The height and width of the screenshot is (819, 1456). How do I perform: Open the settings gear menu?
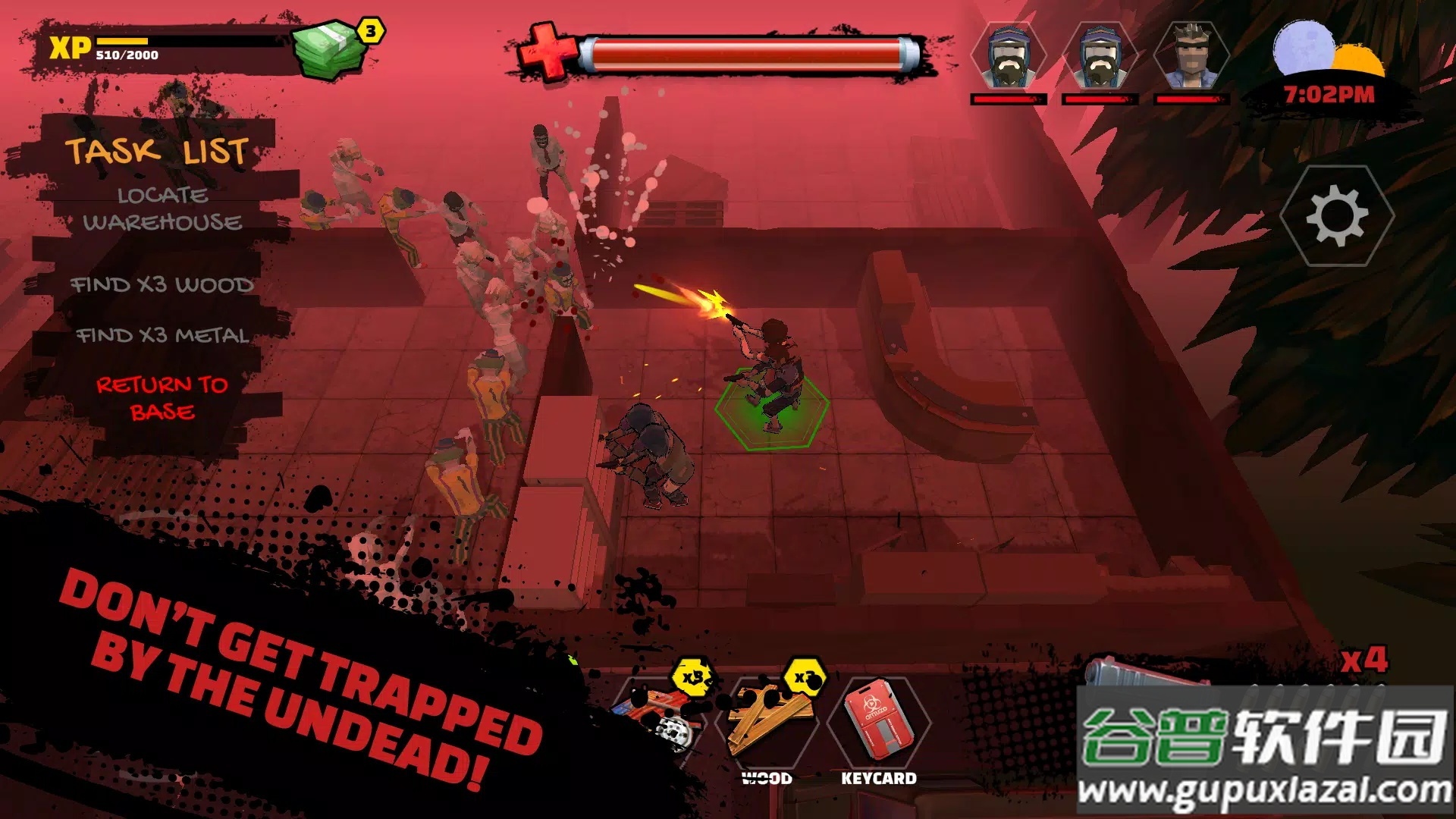pos(1337,216)
